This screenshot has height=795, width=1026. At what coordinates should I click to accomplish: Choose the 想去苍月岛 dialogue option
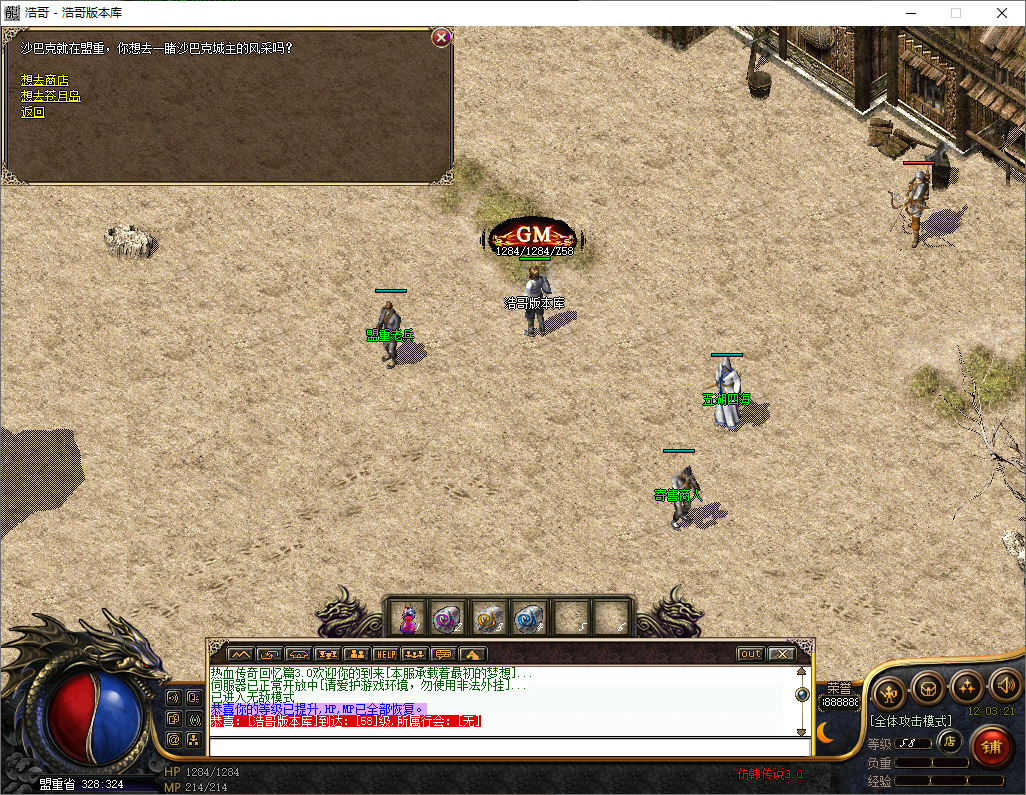(51, 96)
